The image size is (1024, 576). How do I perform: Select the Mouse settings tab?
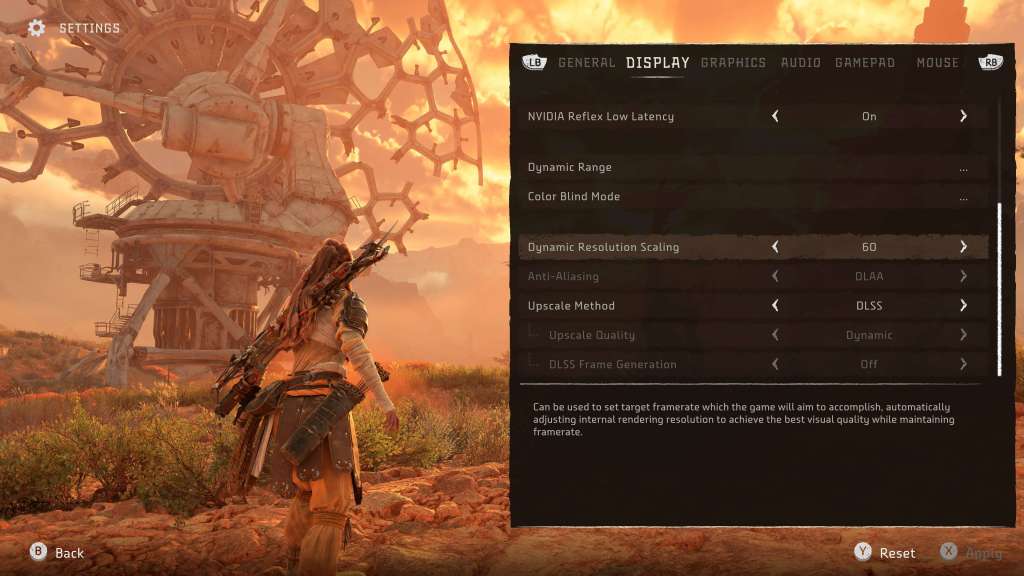point(937,62)
